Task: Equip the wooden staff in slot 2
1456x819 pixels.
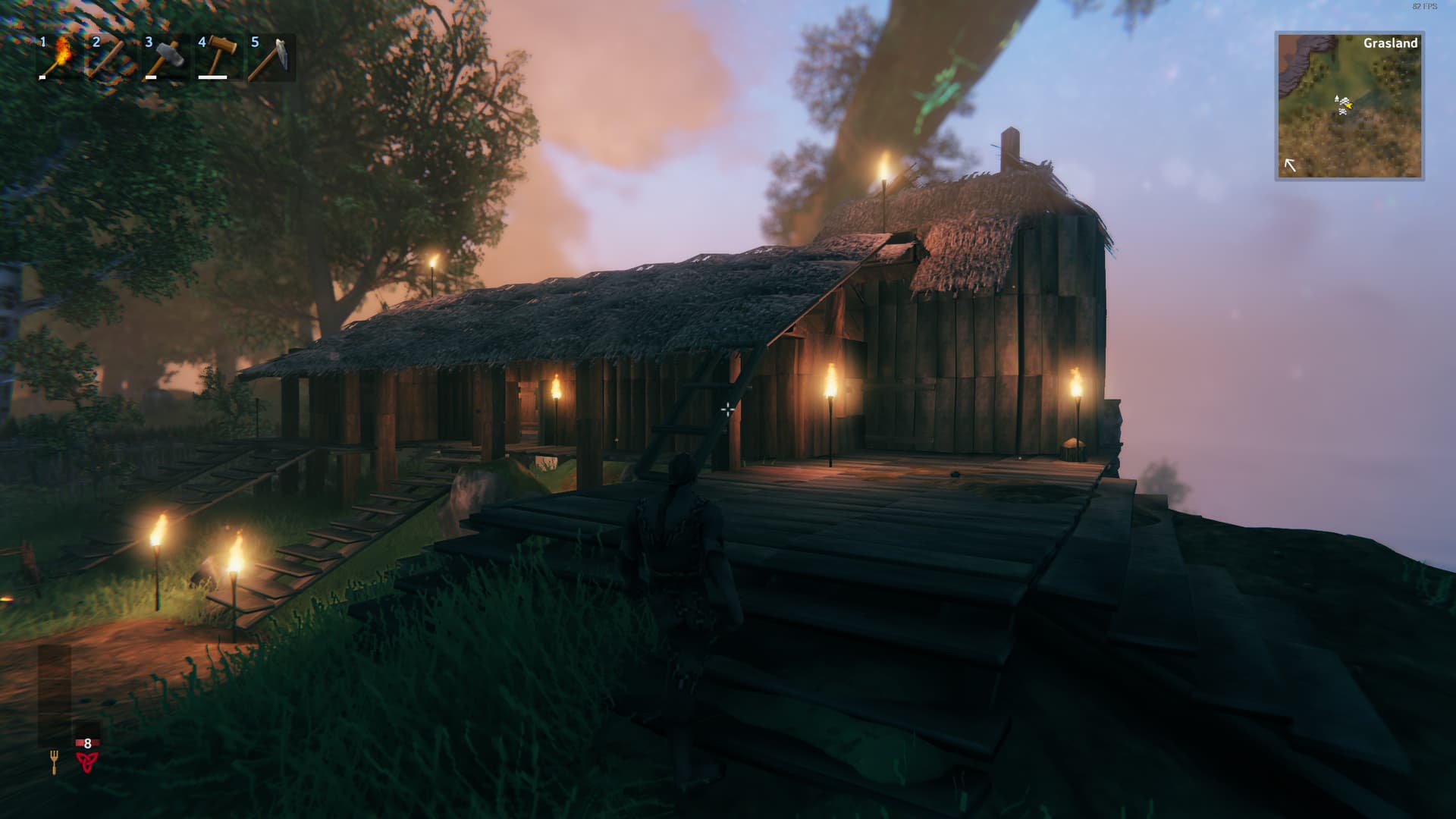Action: click(111, 58)
